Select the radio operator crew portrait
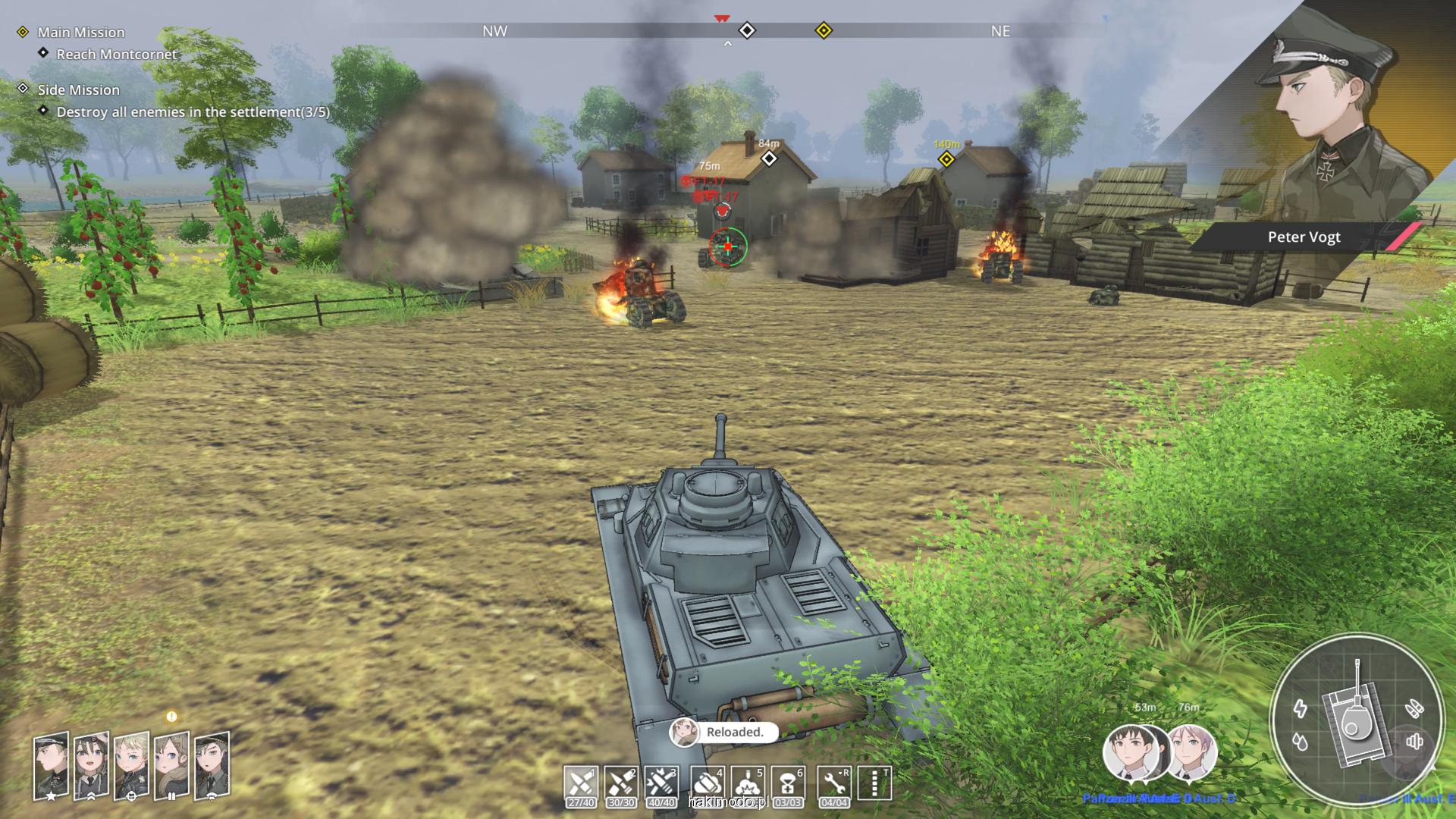 (x=212, y=764)
